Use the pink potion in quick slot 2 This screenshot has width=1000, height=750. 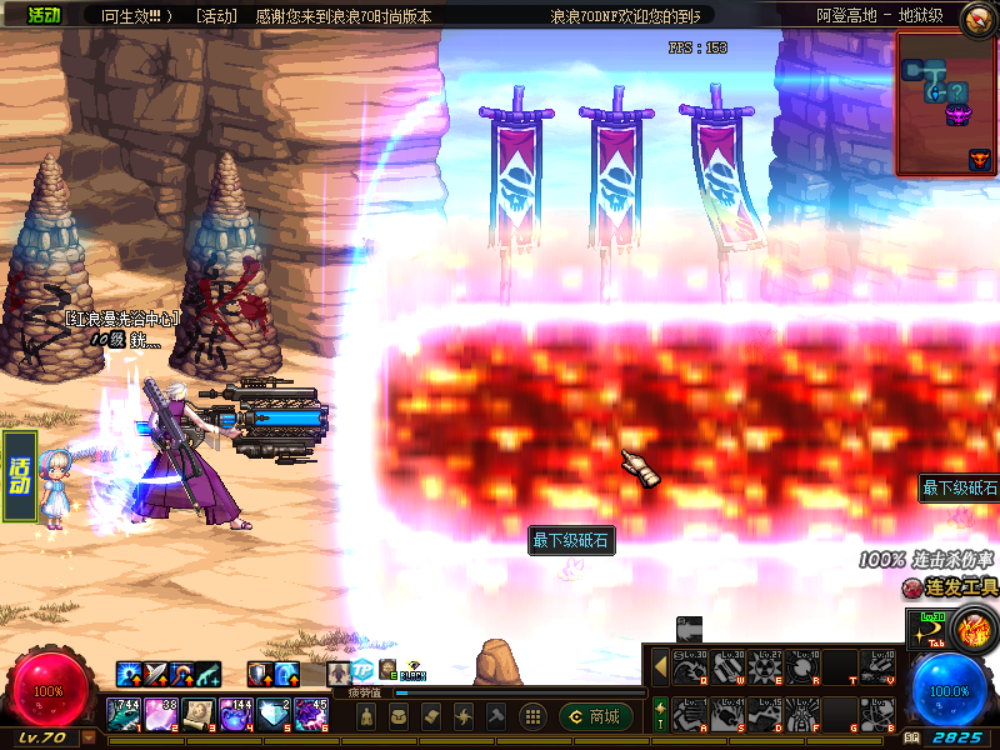pyautogui.click(x=160, y=714)
